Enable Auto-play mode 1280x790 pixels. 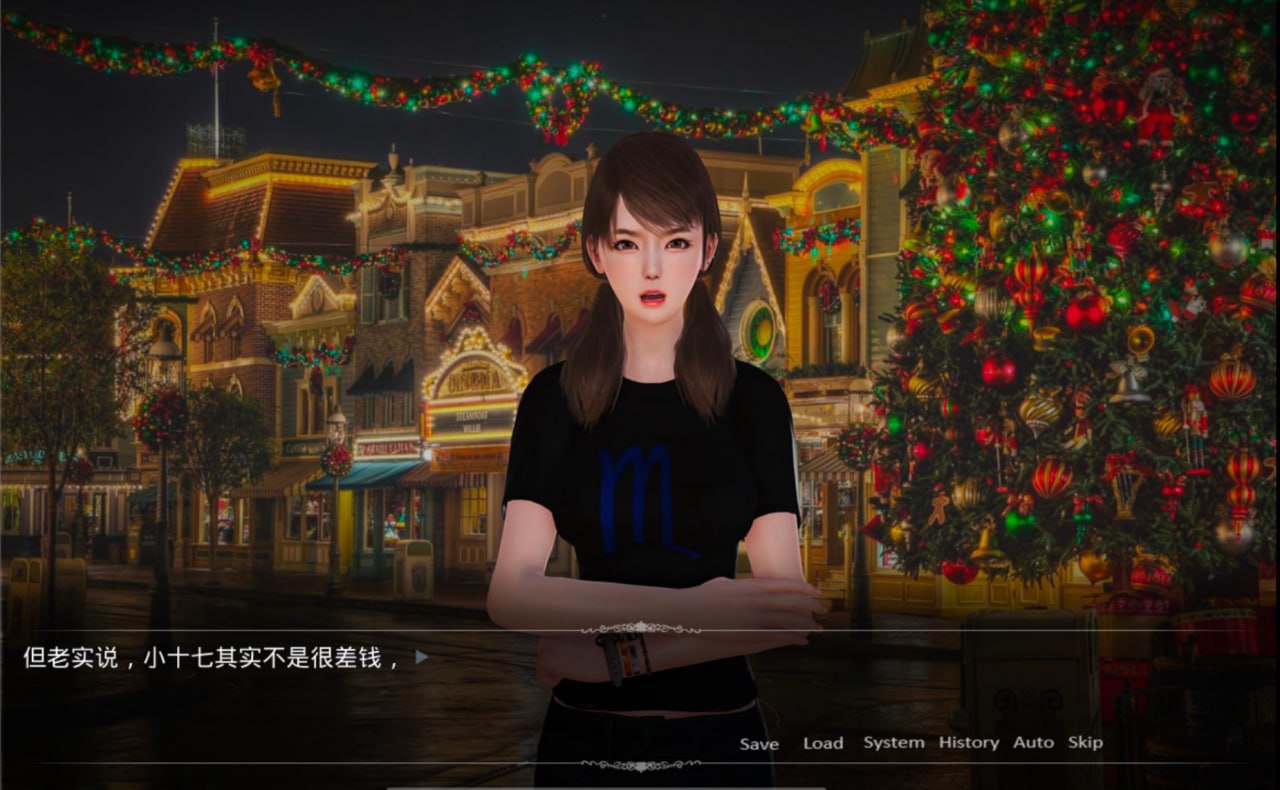tap(1034, 742)
